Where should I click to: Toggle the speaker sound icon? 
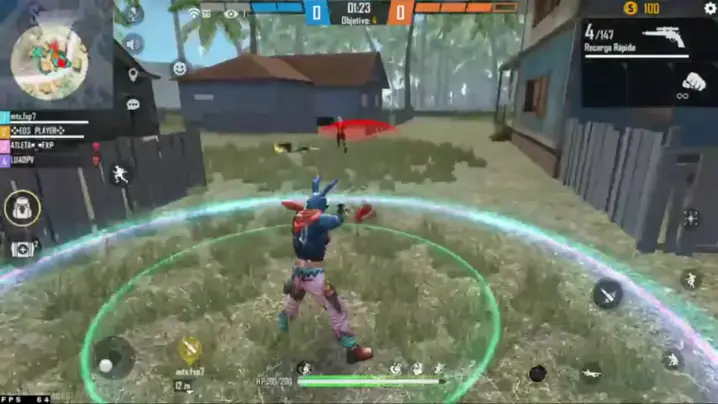tap(133, 44)
